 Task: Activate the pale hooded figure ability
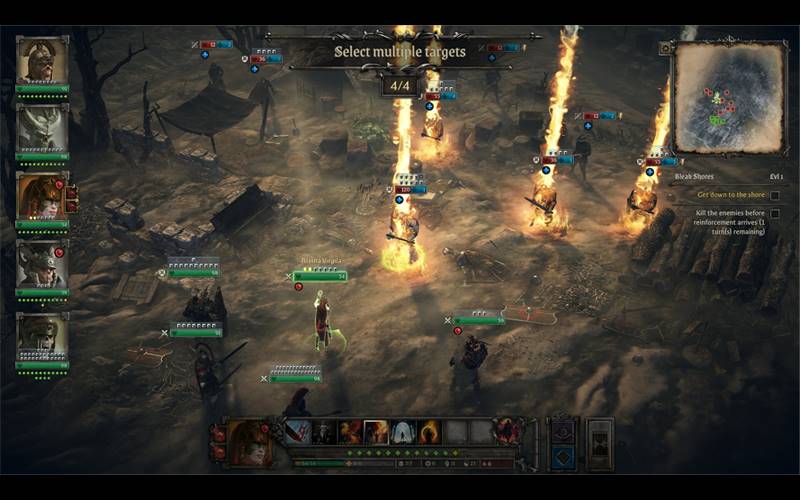[x=403, y=432]
